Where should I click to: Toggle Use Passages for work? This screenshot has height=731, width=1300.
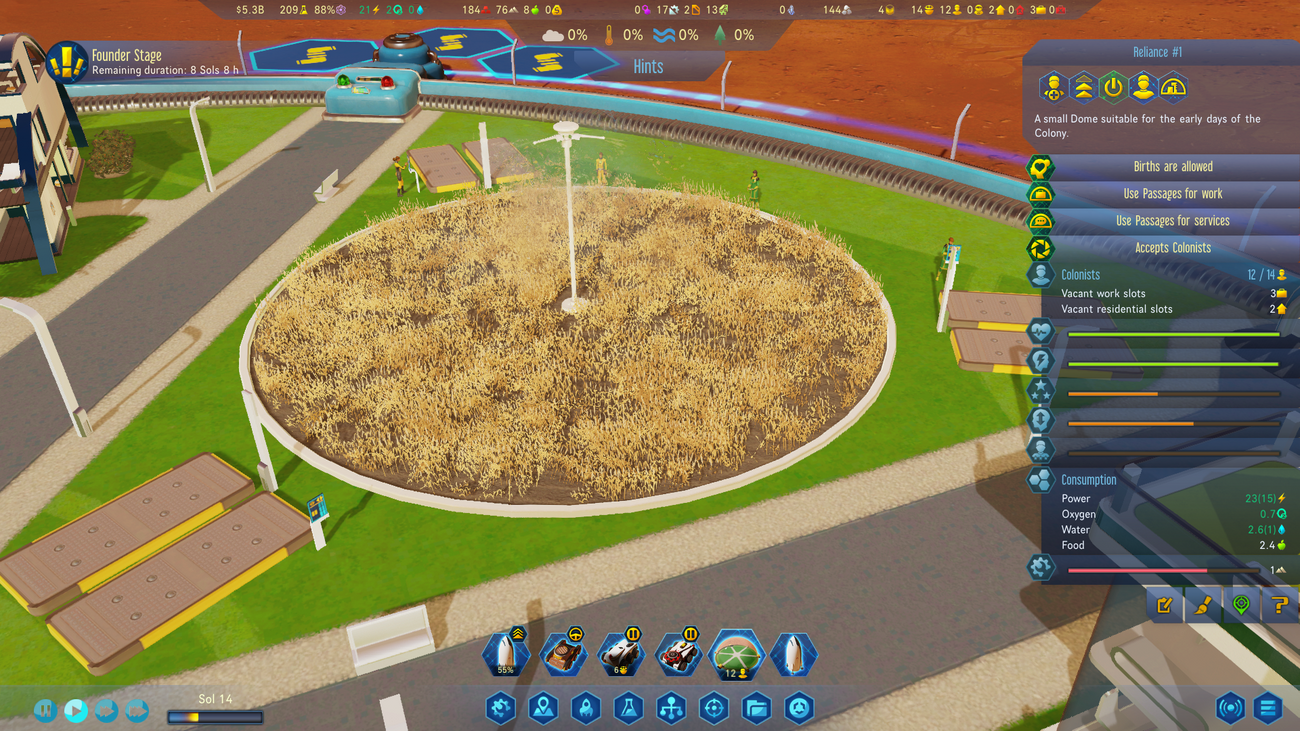point(1172,194)
